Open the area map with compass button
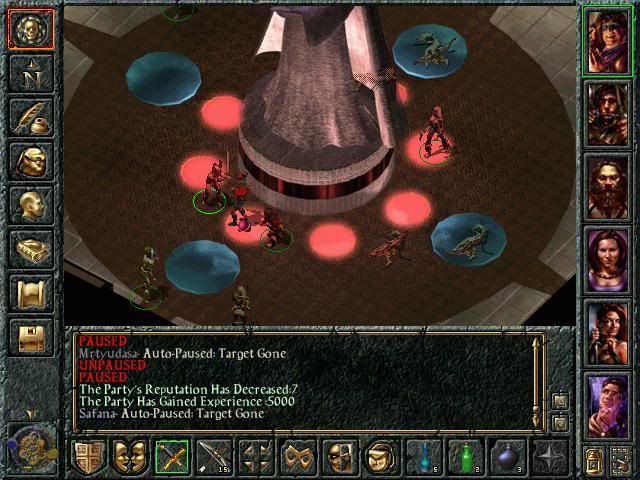Viewport: 640px width, 480px height. coord(31,72)
